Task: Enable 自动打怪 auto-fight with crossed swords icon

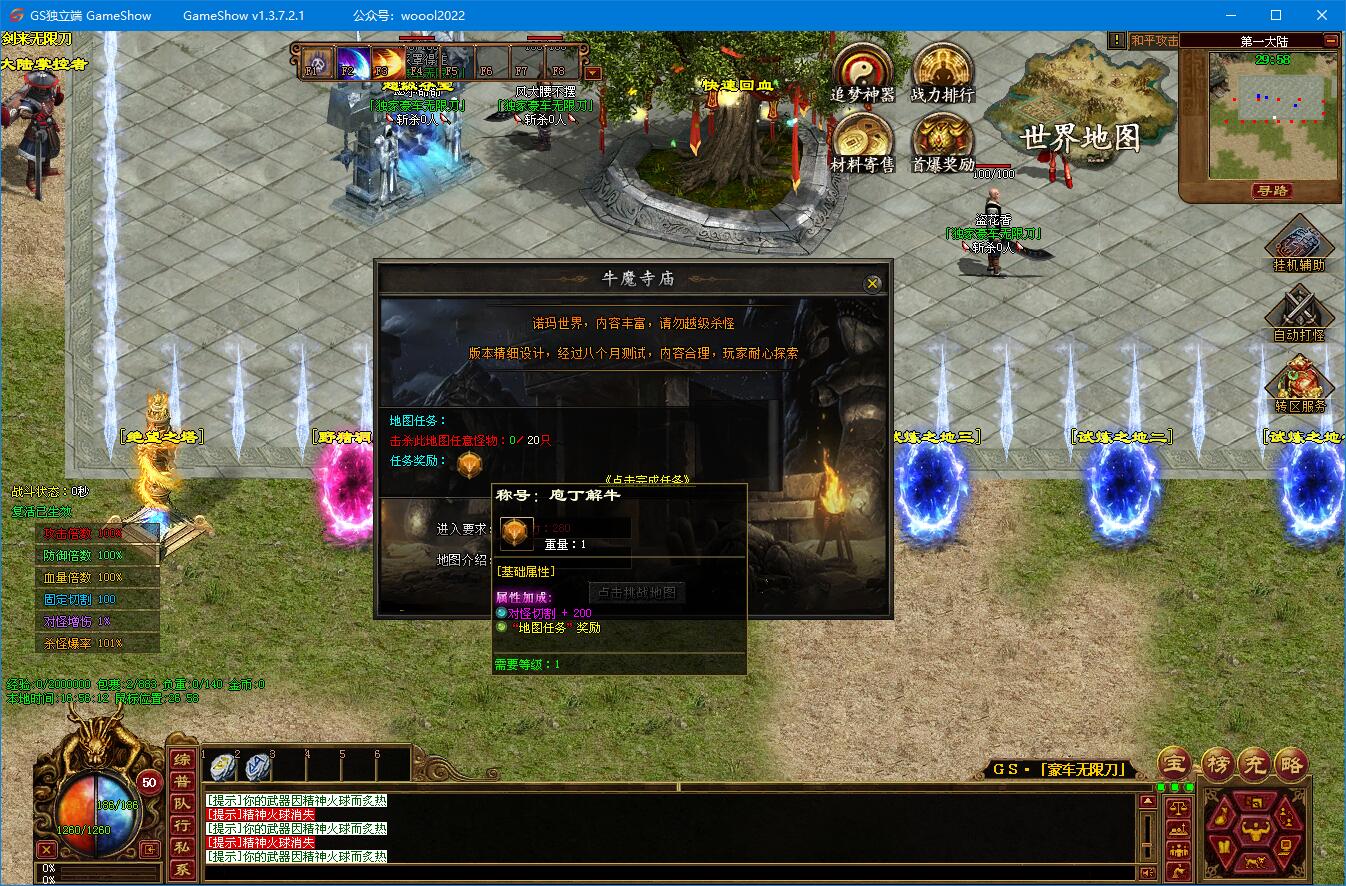Action: tap(1298, 313)
